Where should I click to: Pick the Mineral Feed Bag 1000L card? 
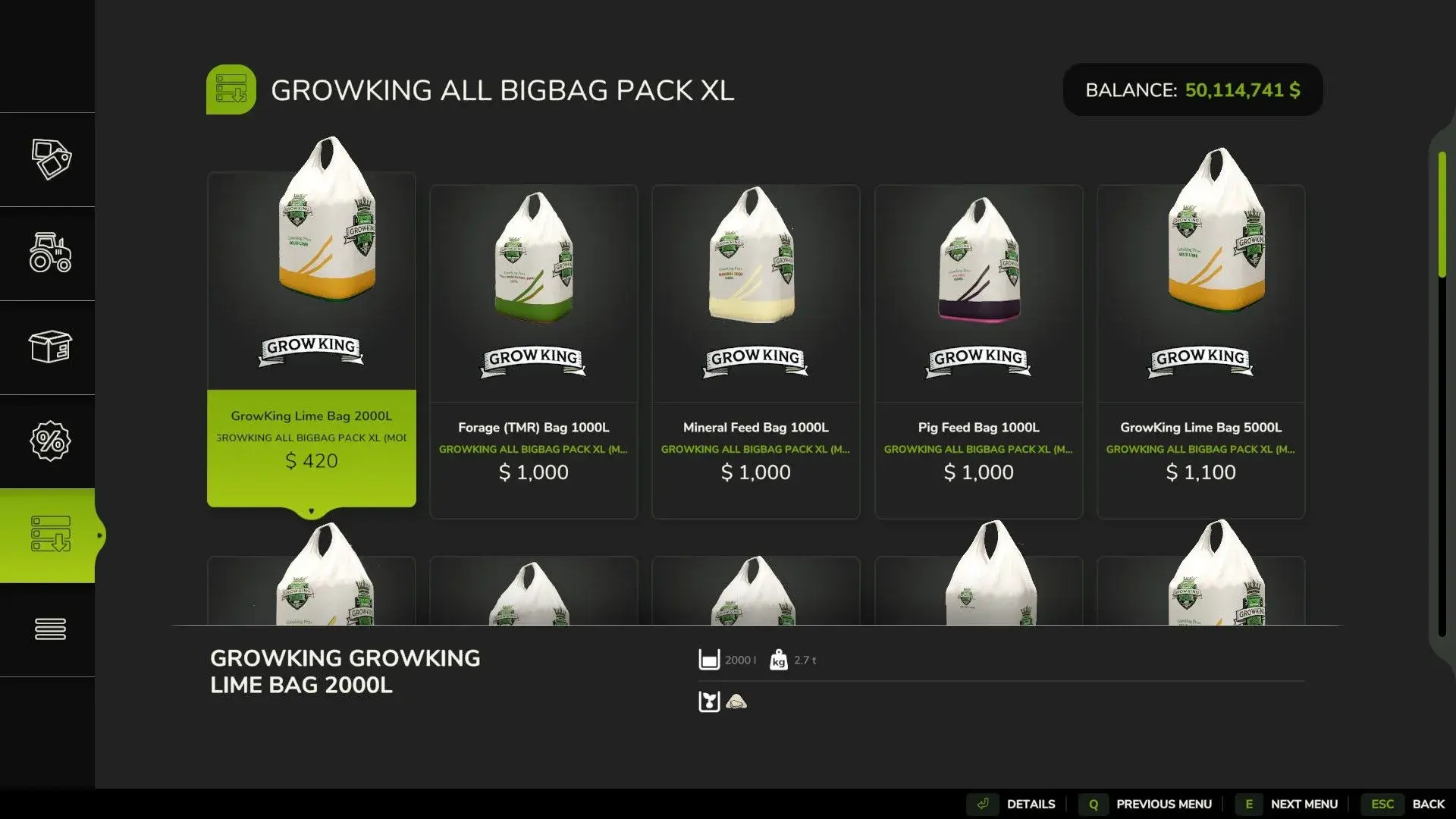(x=755, y=353)
